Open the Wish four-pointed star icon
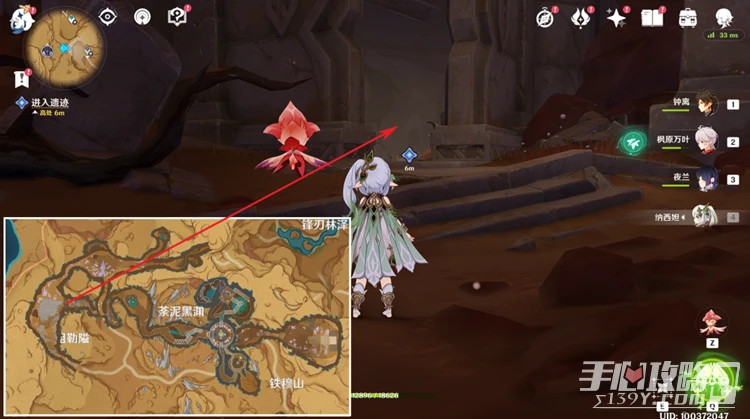The width and height of the screenshot is (750, 419). click(616, 17)
